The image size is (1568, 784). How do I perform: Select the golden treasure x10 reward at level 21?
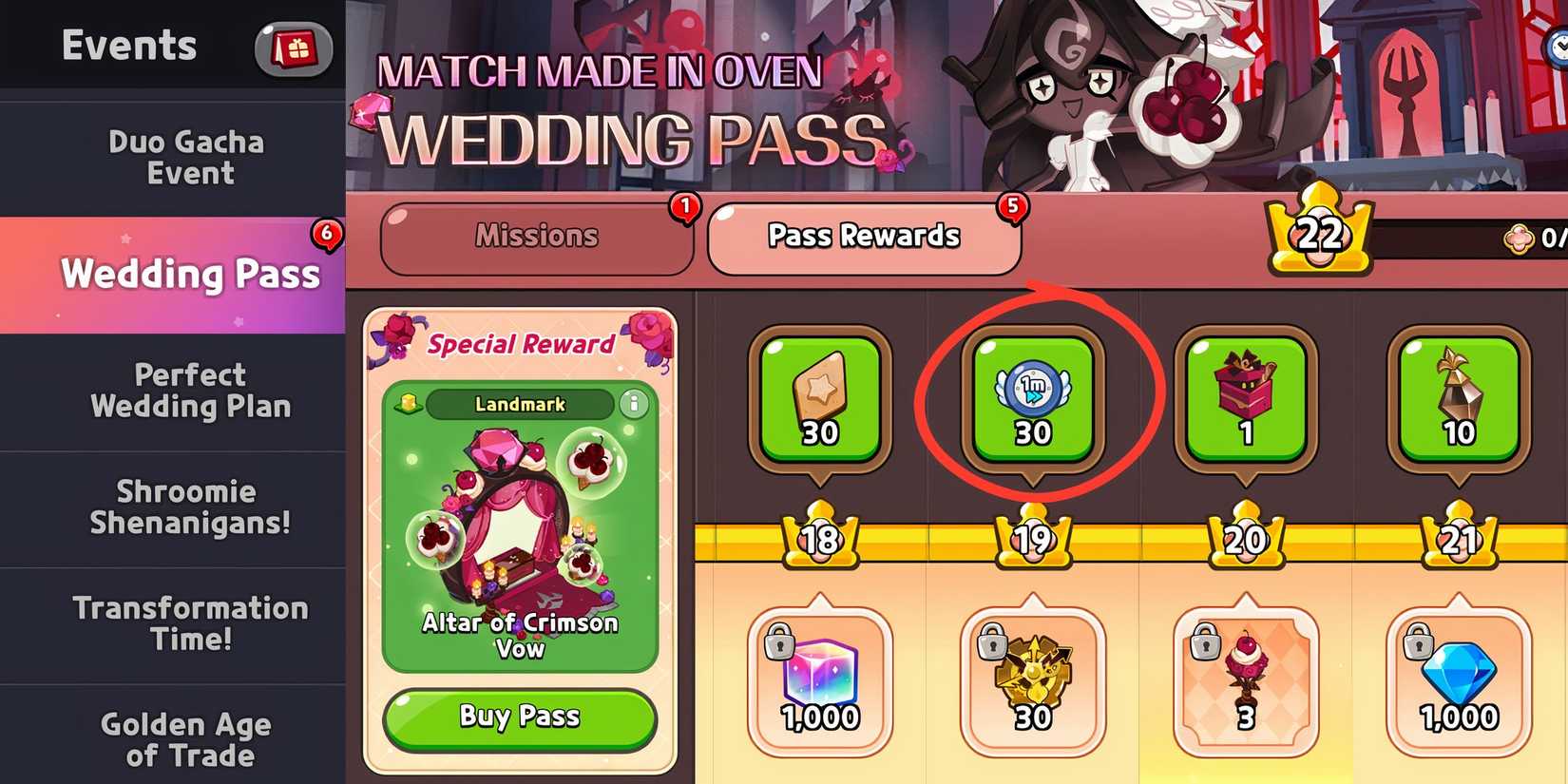[x=1457, y=399]
